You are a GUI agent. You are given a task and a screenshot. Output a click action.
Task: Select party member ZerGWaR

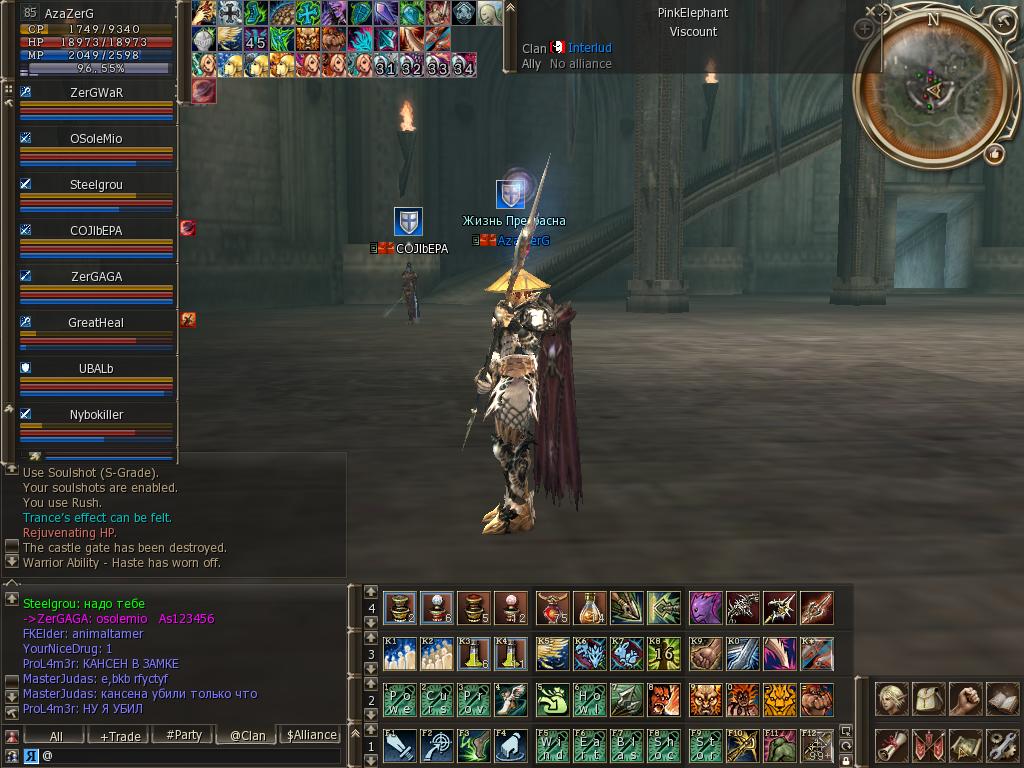96,93
